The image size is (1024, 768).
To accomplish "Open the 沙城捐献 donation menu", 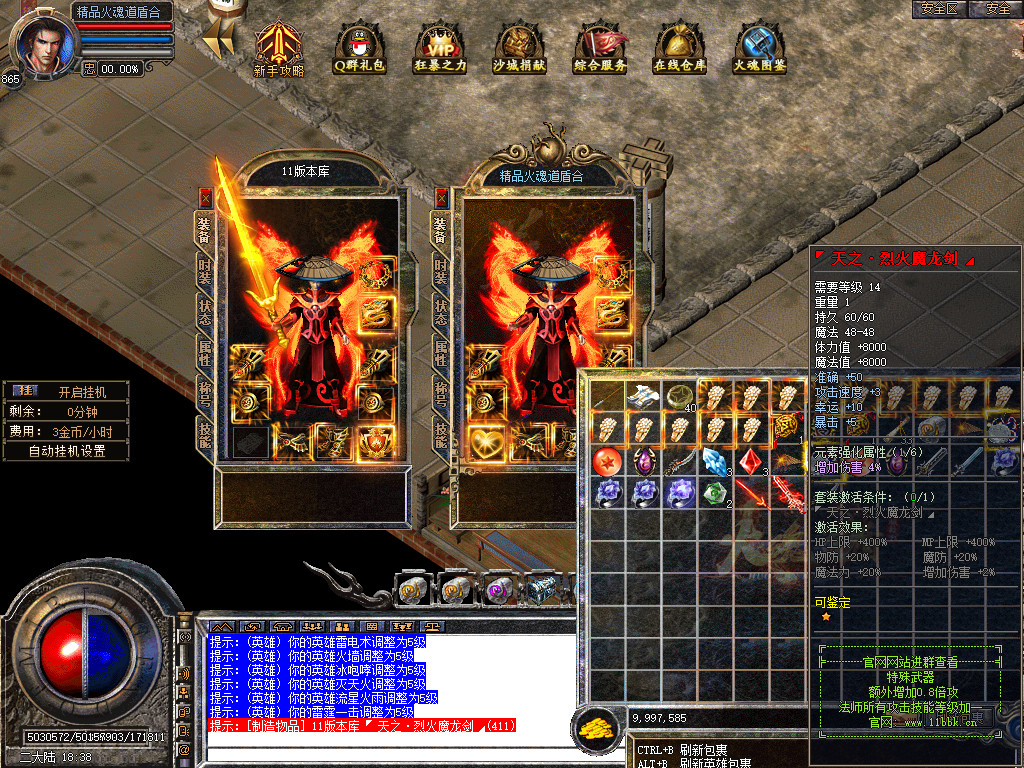I will pos(519,48).
